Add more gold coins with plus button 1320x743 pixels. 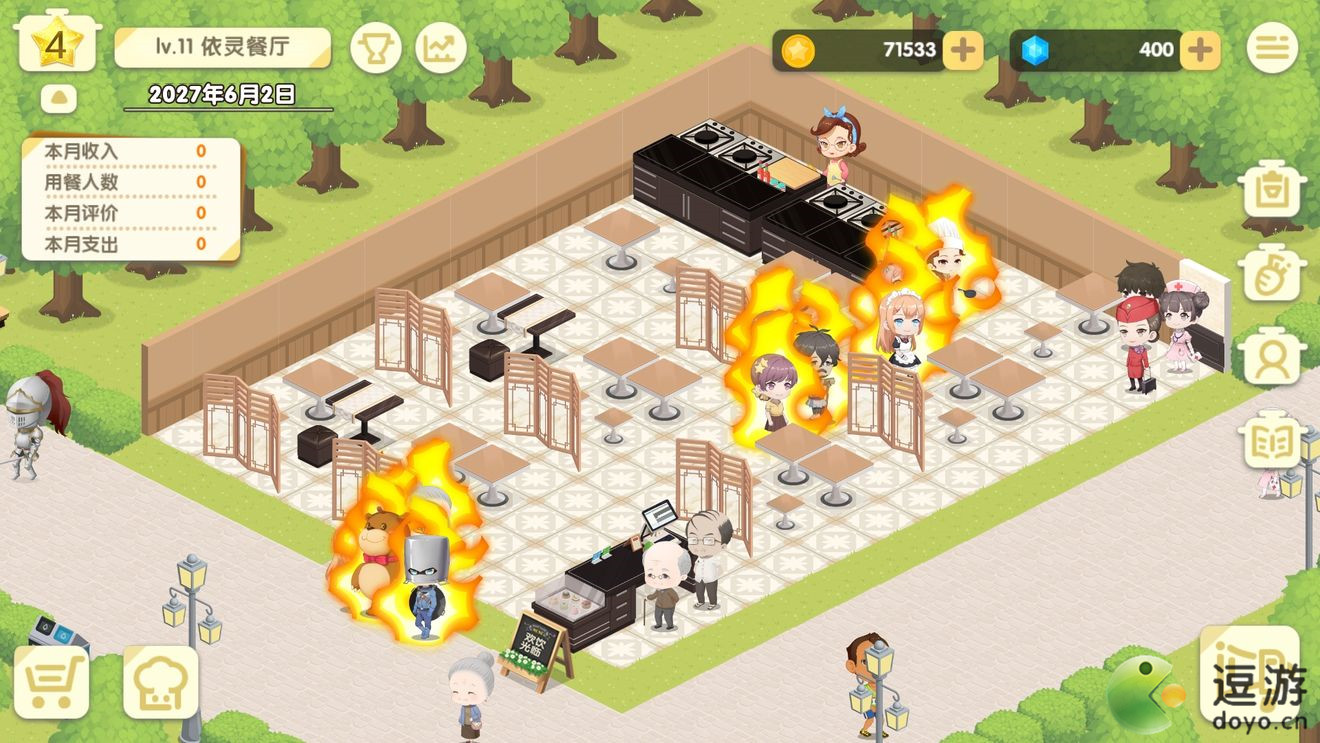[x=963, y=50]
